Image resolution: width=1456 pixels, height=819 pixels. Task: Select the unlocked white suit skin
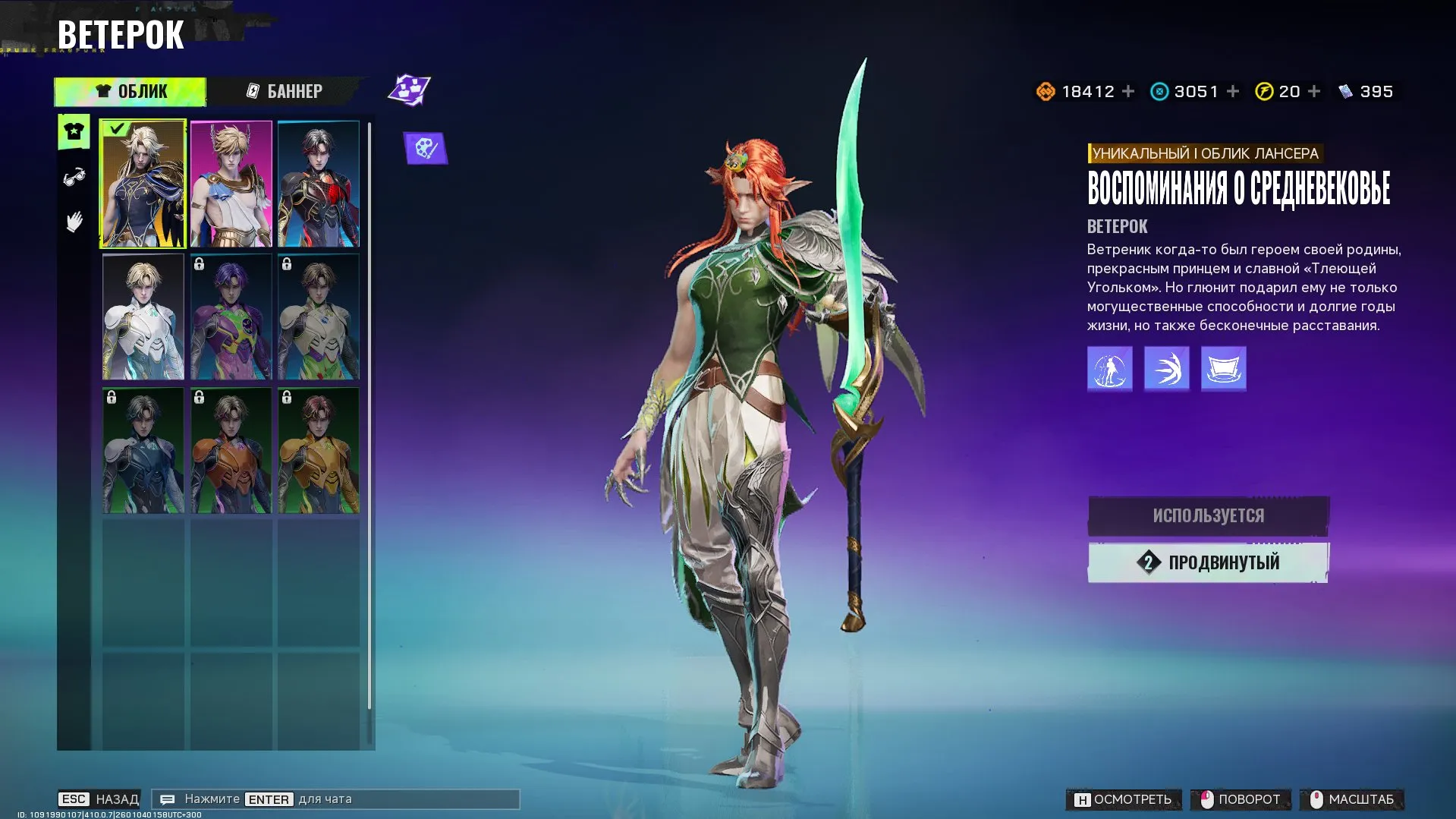[143, 317]
